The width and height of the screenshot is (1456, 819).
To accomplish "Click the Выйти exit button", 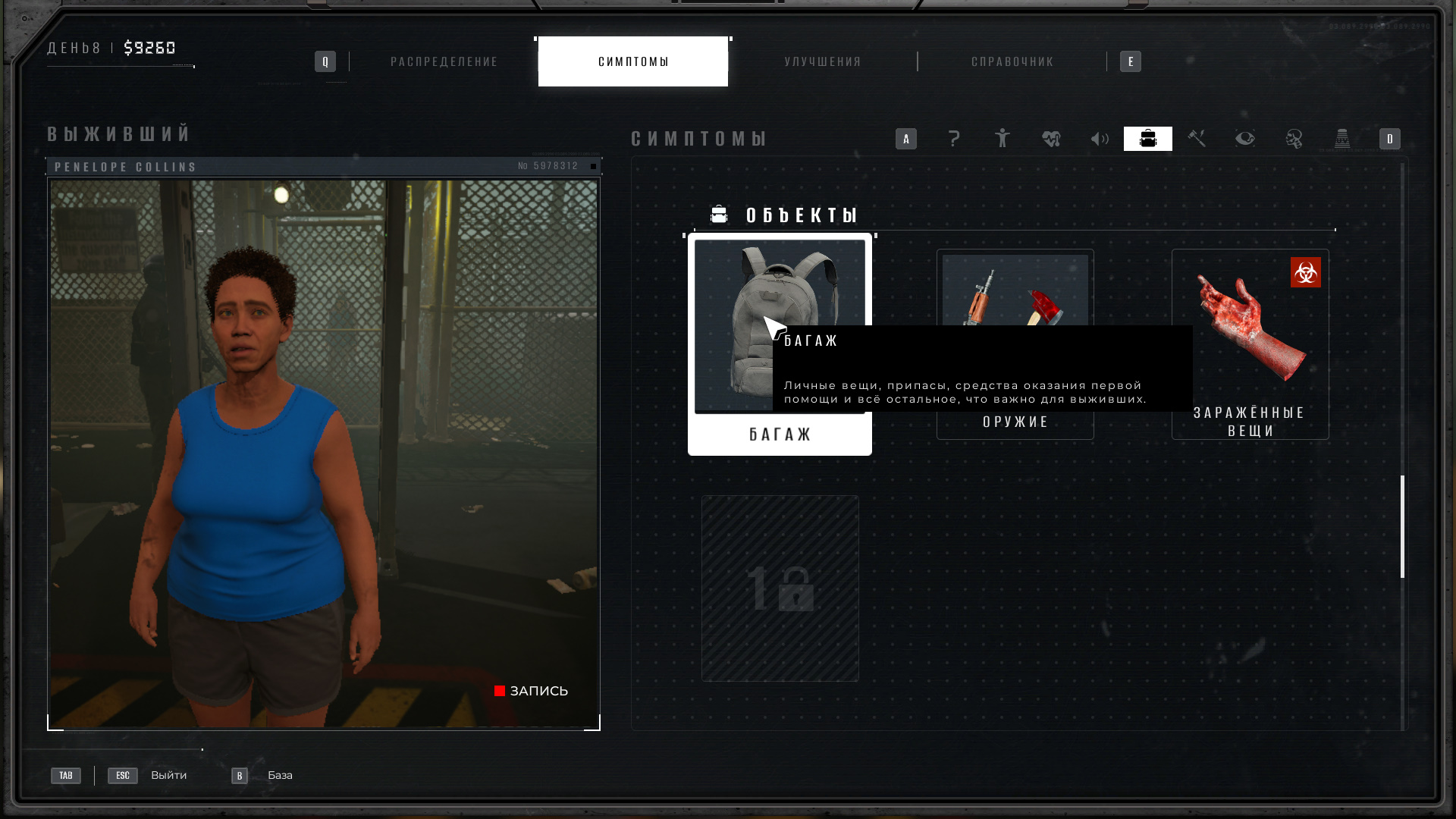I will coord(168,775).
